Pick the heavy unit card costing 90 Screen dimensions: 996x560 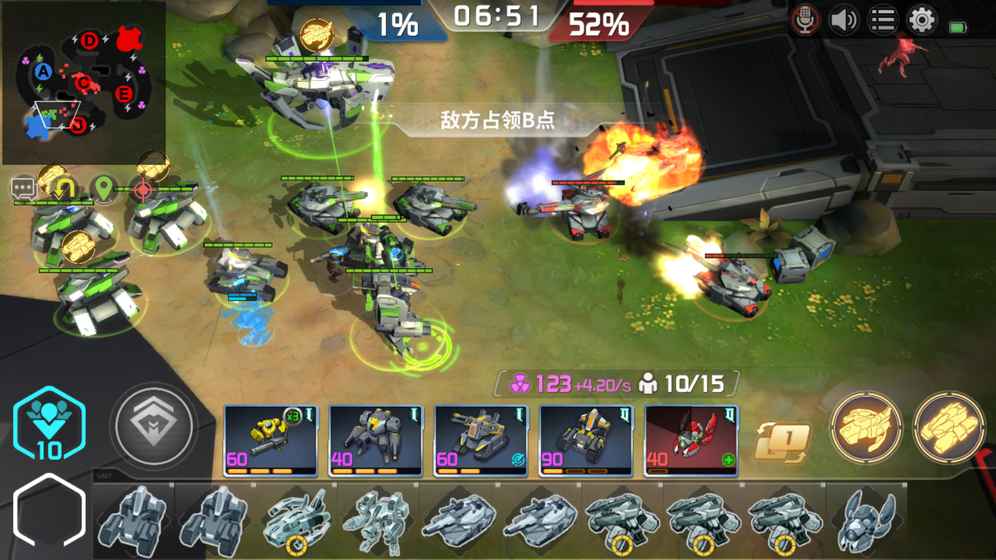pos(586,440)
